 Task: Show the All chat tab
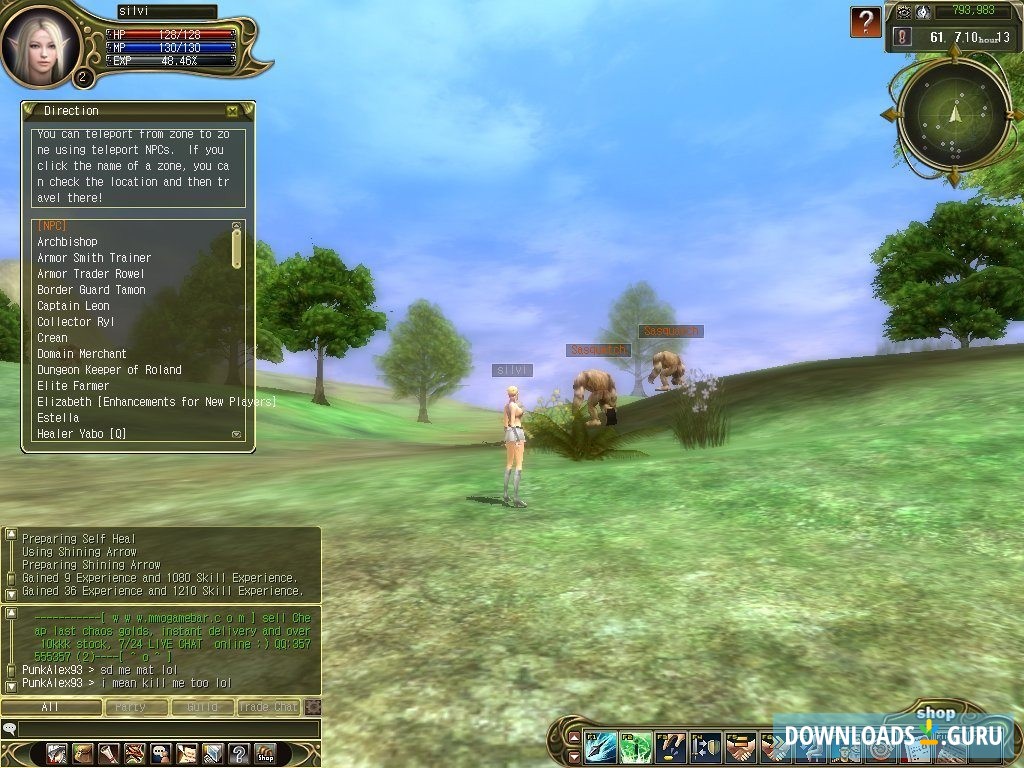click(x=51, y=707)
